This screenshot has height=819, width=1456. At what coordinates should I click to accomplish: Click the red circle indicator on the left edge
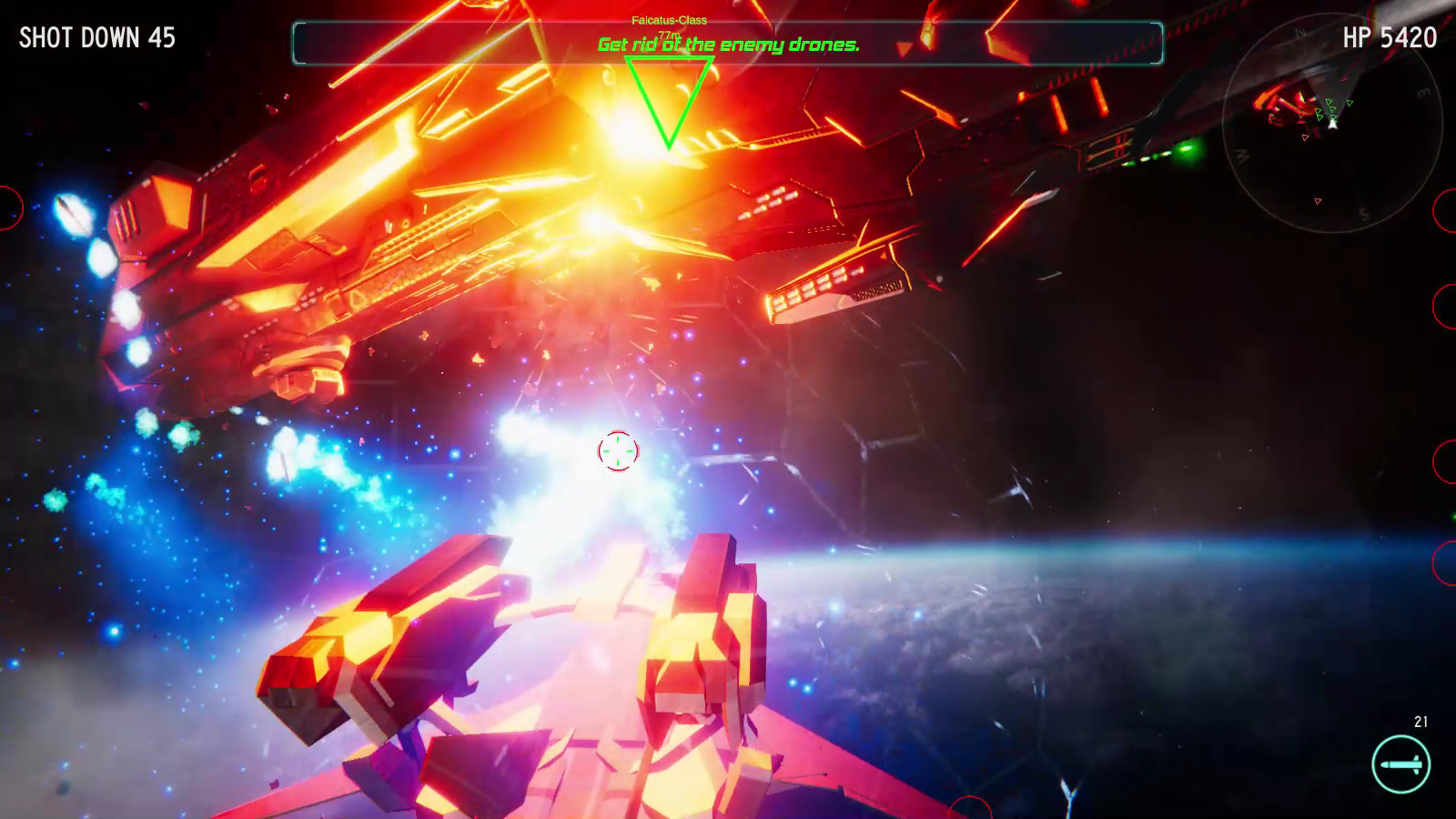pos(5,207)
